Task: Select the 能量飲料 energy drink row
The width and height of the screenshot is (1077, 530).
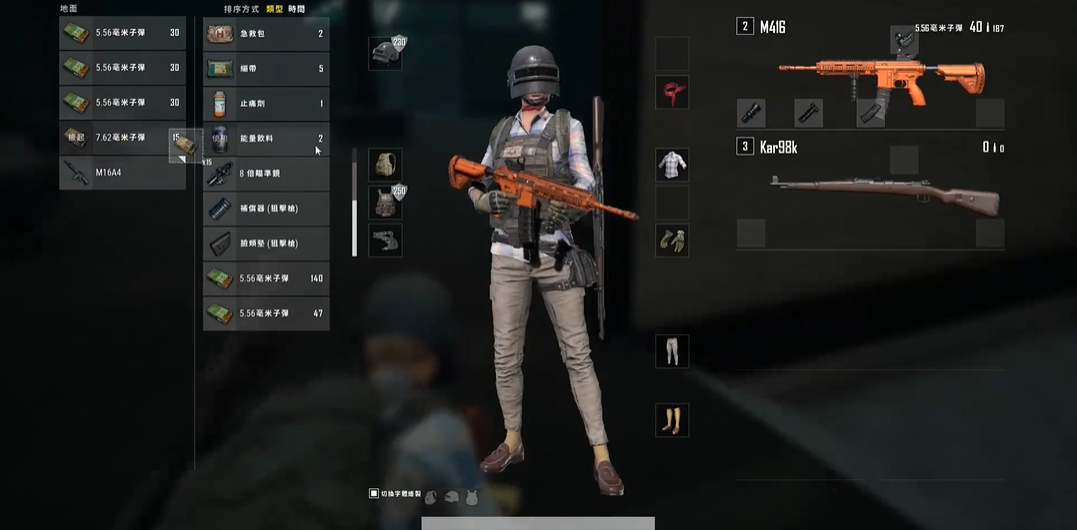Action: (x=266, y=139)
